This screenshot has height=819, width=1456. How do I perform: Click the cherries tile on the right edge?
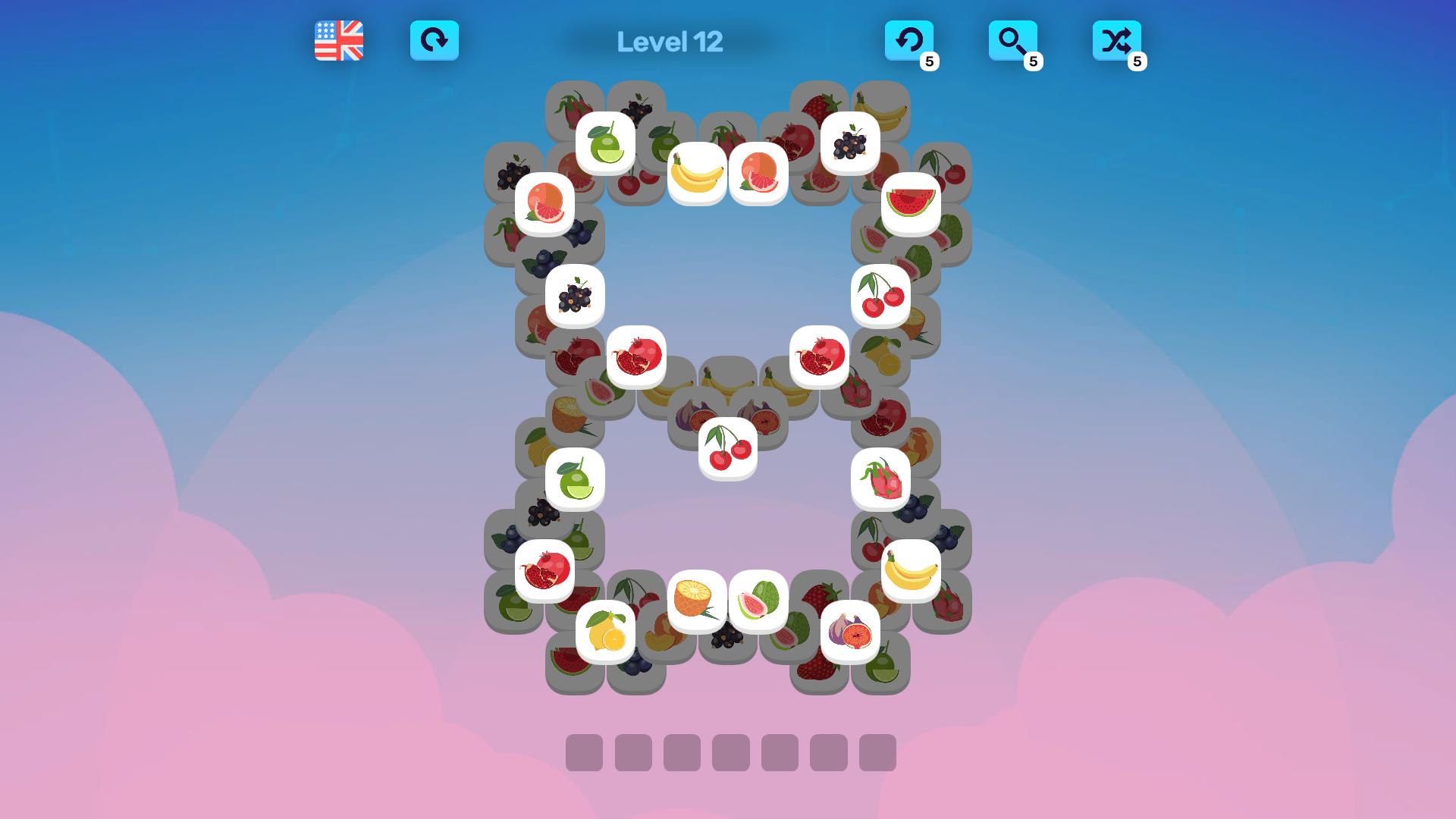tap(879, 296)
